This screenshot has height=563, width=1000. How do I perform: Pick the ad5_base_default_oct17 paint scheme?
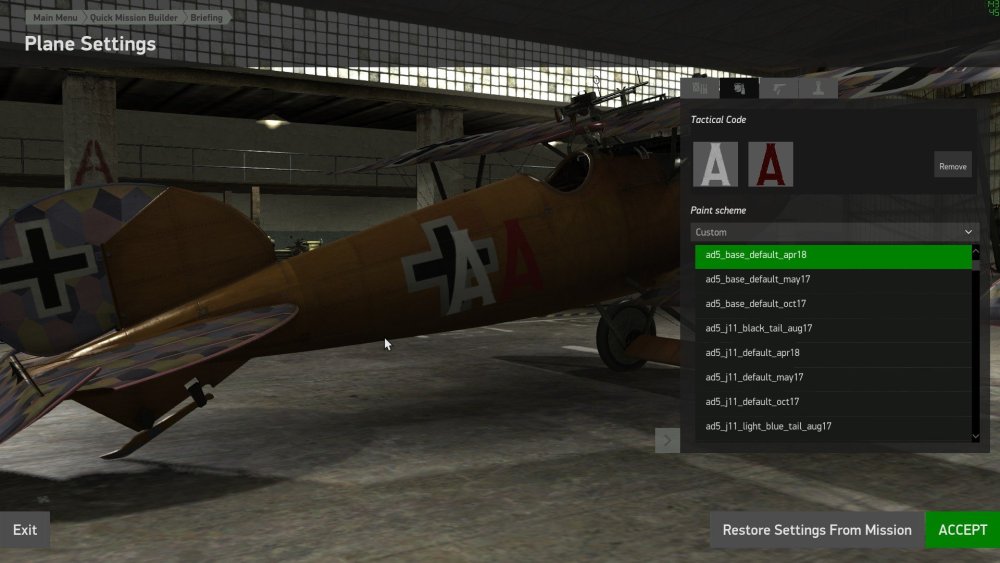point(834,304)
